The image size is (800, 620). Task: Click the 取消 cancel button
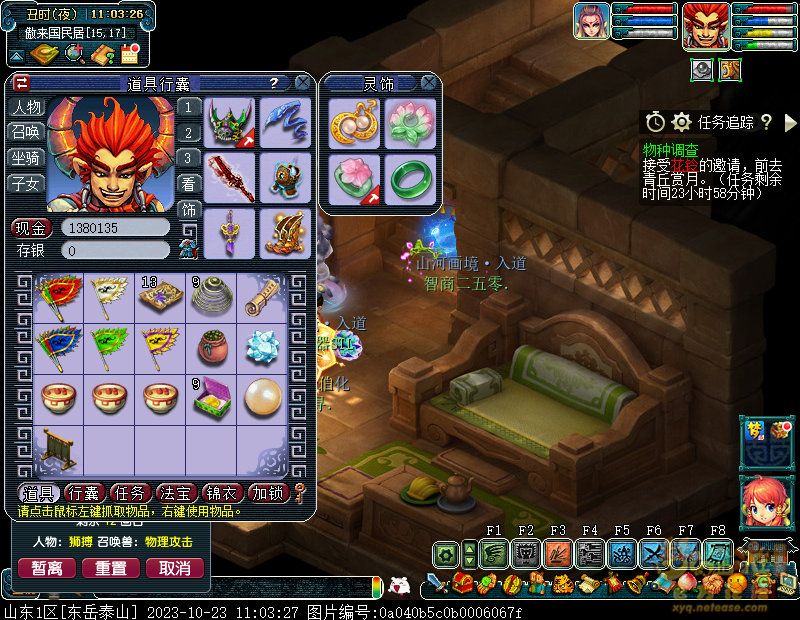pos(175,568)
